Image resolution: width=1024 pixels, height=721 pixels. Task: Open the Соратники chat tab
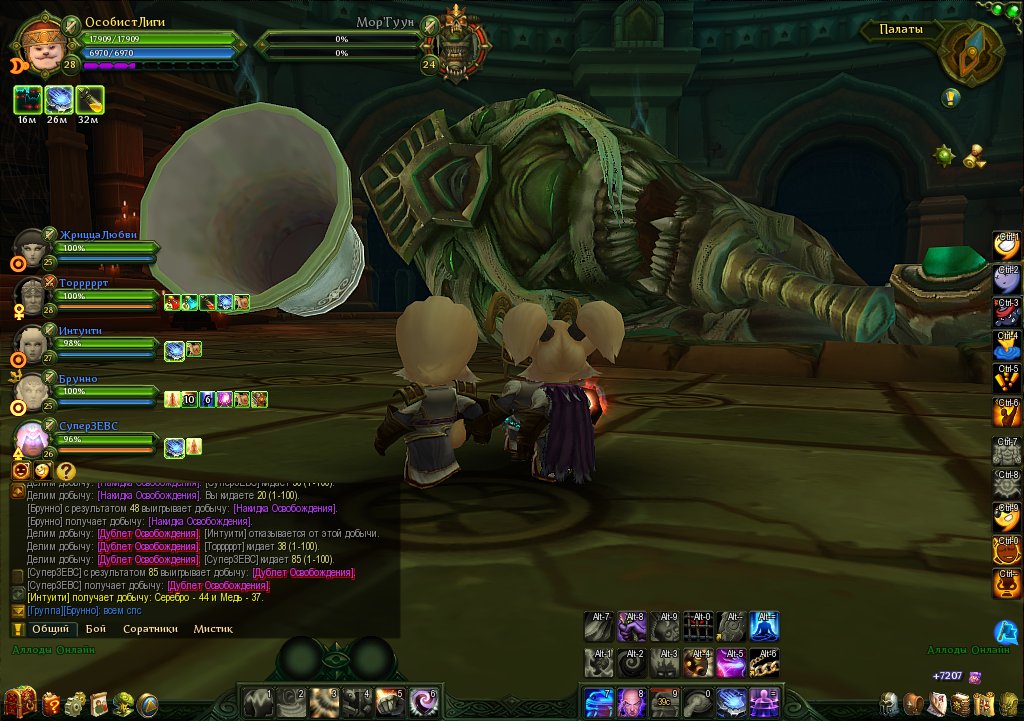coord(150,629)
